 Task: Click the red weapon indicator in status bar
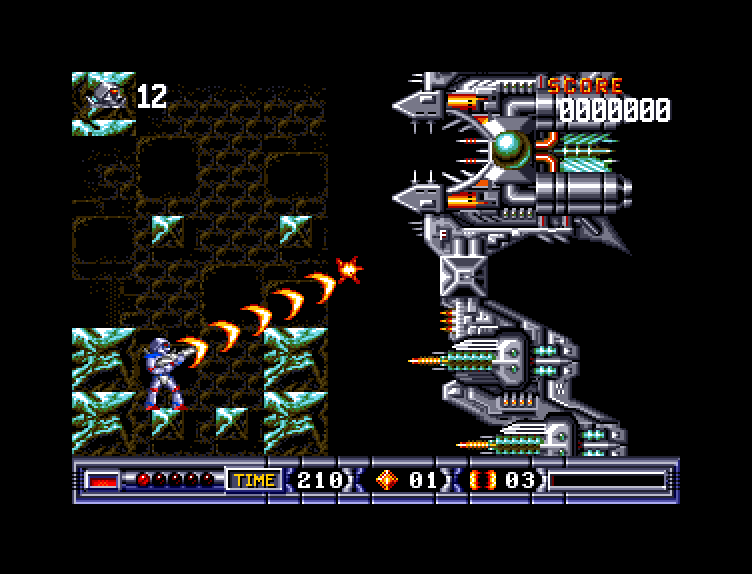[101, 481]
